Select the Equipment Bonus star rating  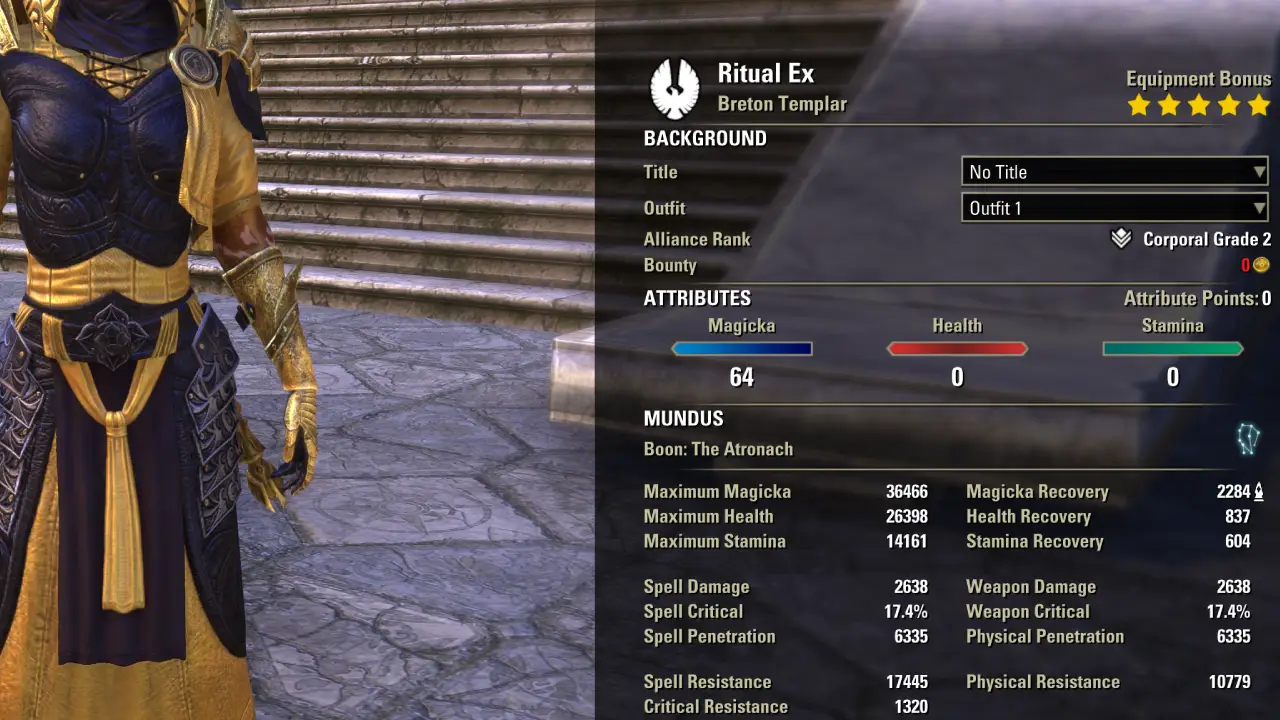[x=1198, y=105]
